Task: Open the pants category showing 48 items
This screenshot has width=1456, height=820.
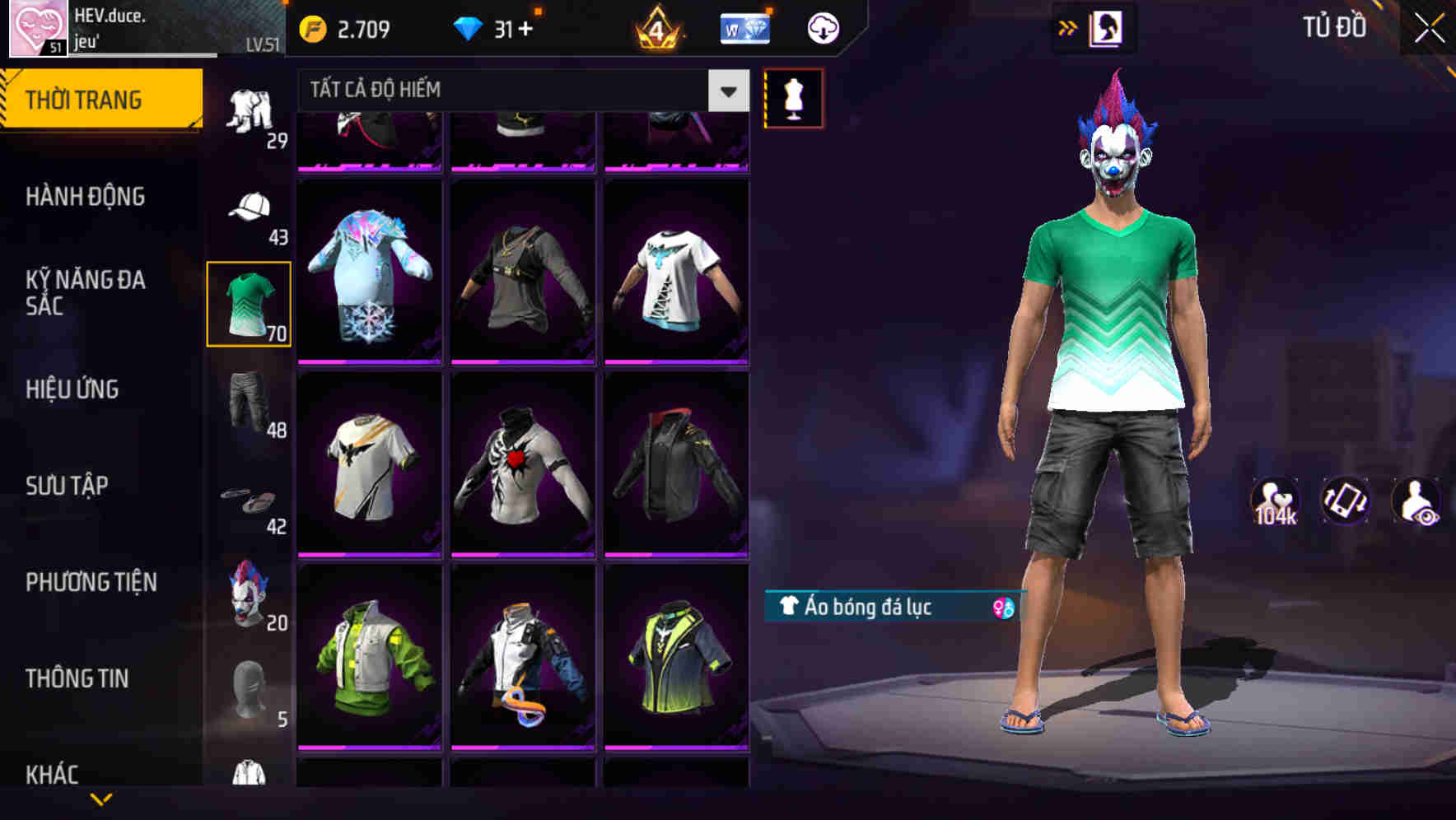Action: pyautogui.click(x=248, y=402)
